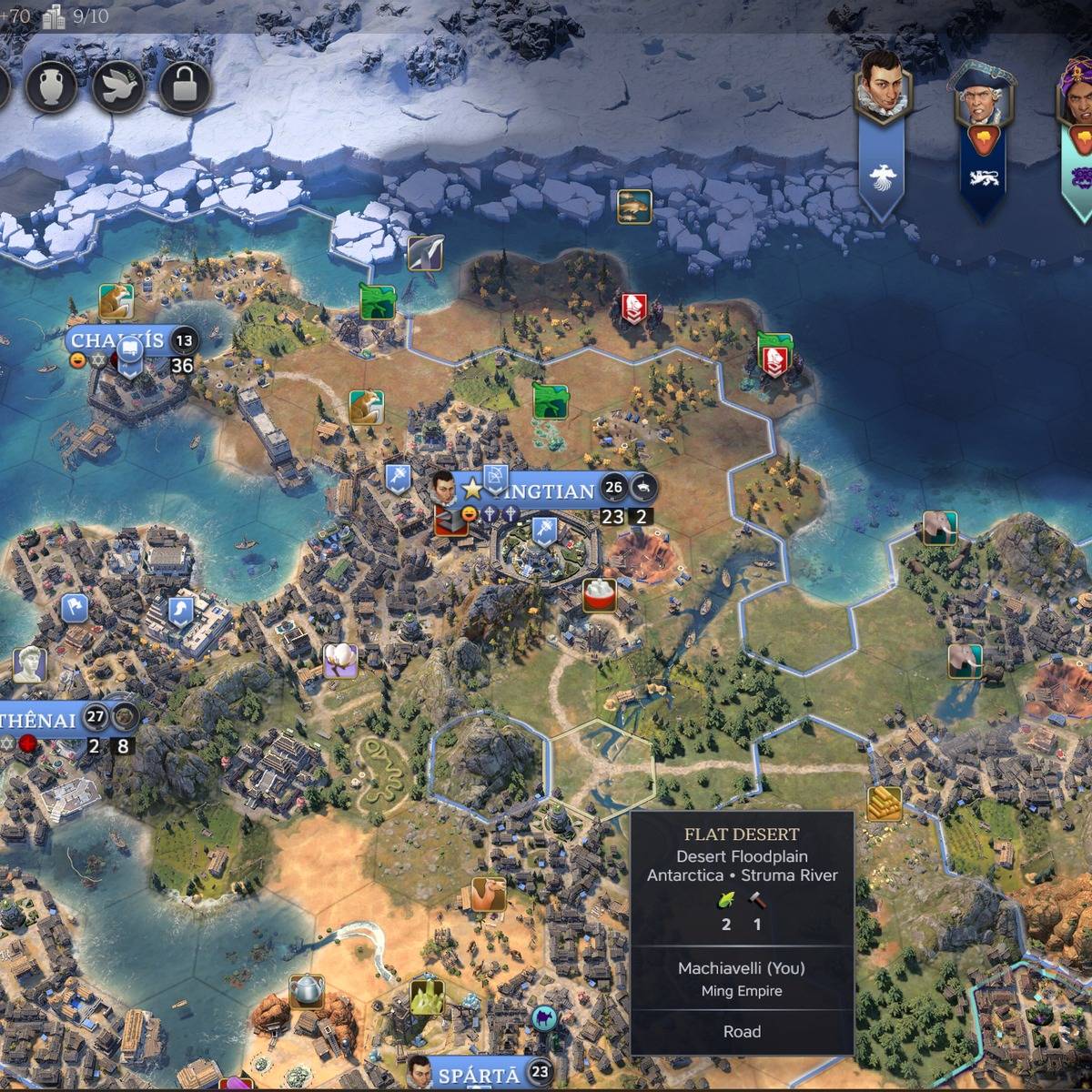The width and height of the screenshot is (1092, 1092).
Task: Open Yingtian's production indicator next to 26
Action: click(x=643, y=487)
